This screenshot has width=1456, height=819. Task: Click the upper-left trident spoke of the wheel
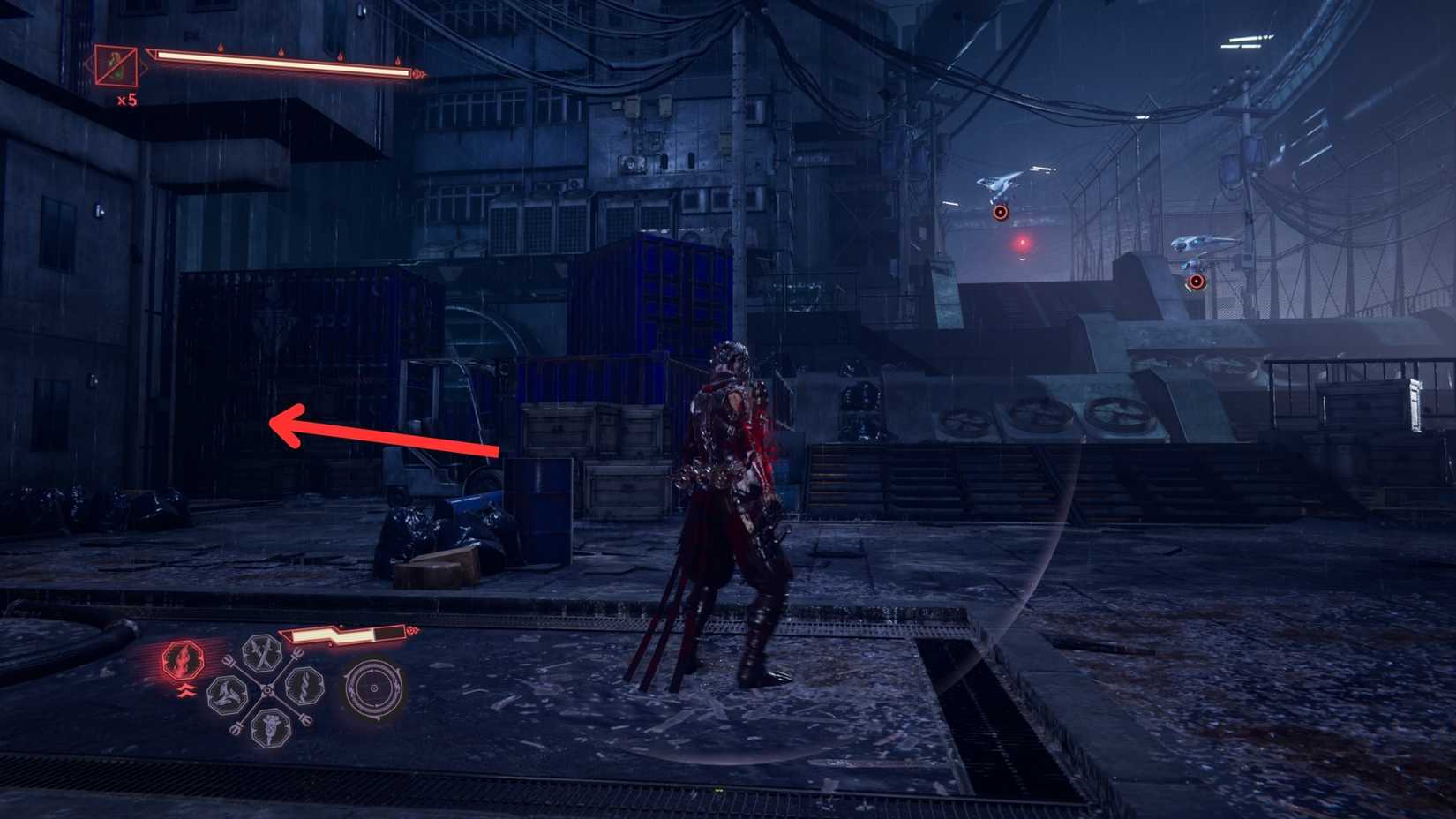coord(229,661)
